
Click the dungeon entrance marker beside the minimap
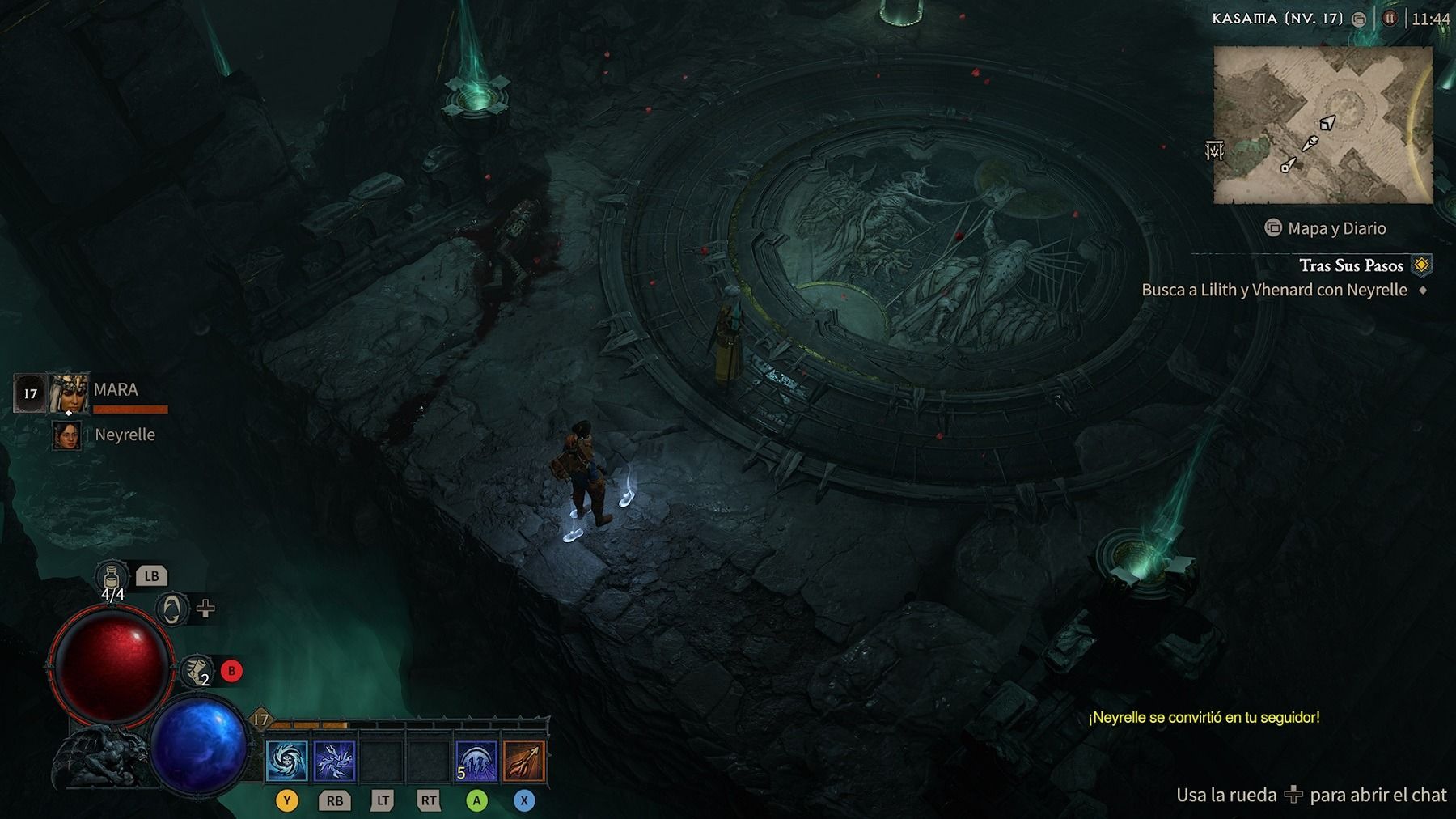[1214, 151]
